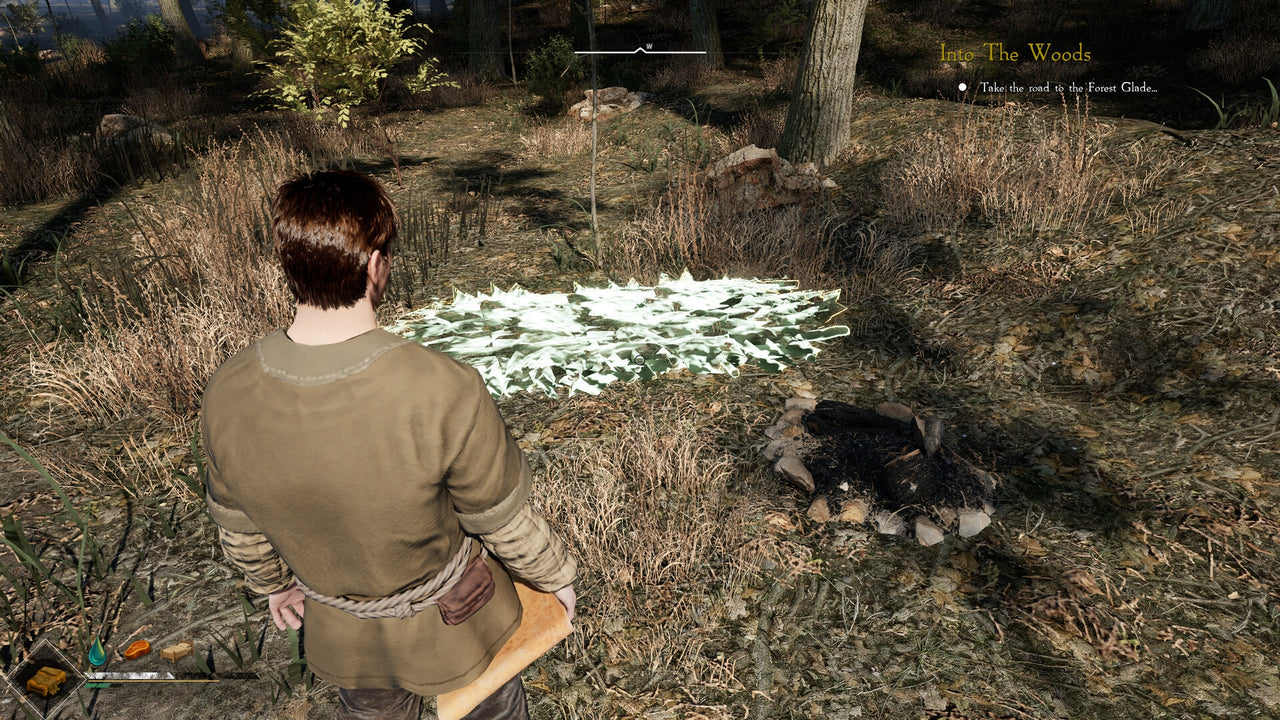Viewport: 1280px width, 720px height.
Task: Select the steak hunger icon
Action: coord(137,648)
